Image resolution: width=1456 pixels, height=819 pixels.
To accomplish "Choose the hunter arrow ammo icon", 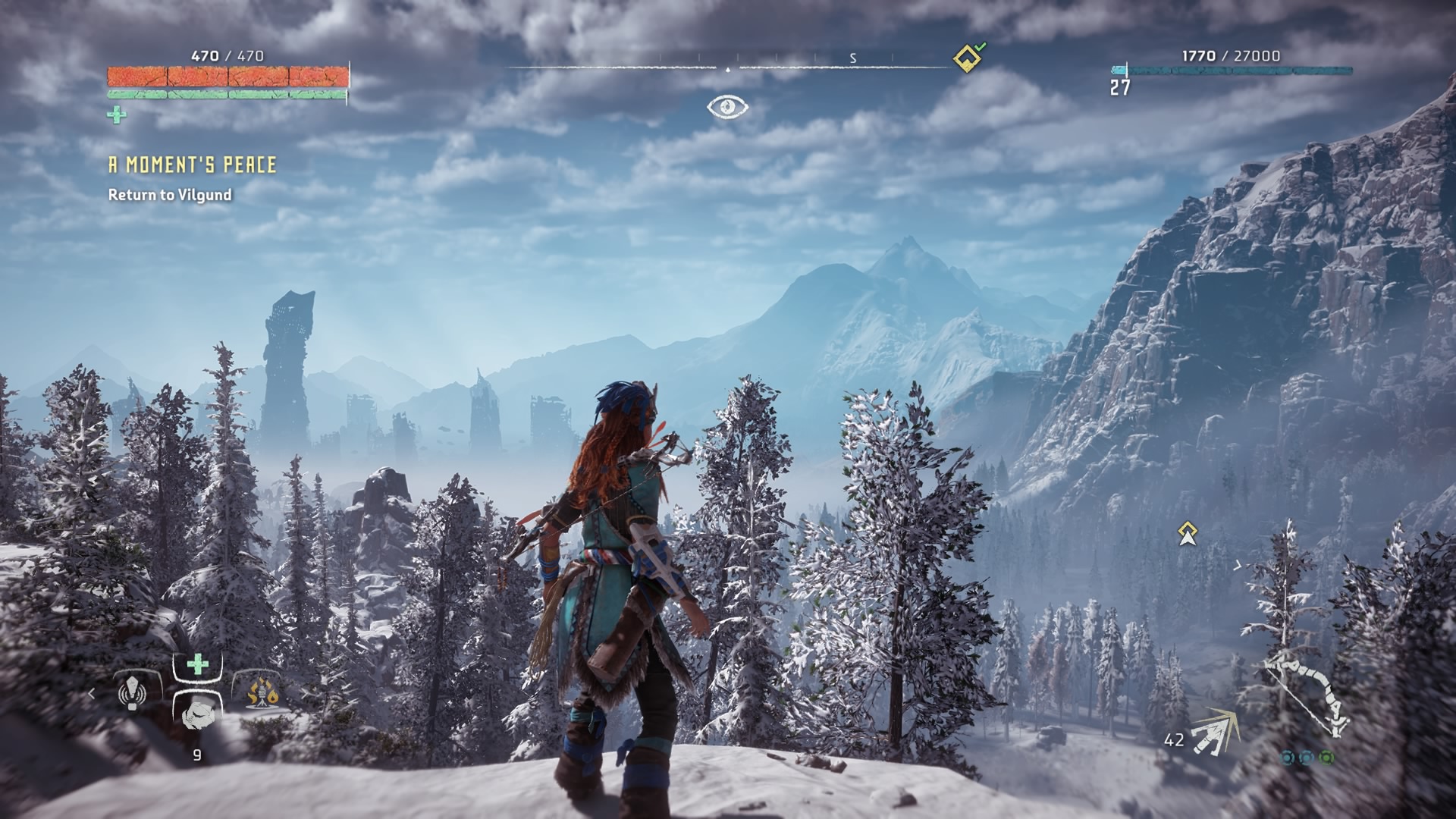I will coord(1213,733).
